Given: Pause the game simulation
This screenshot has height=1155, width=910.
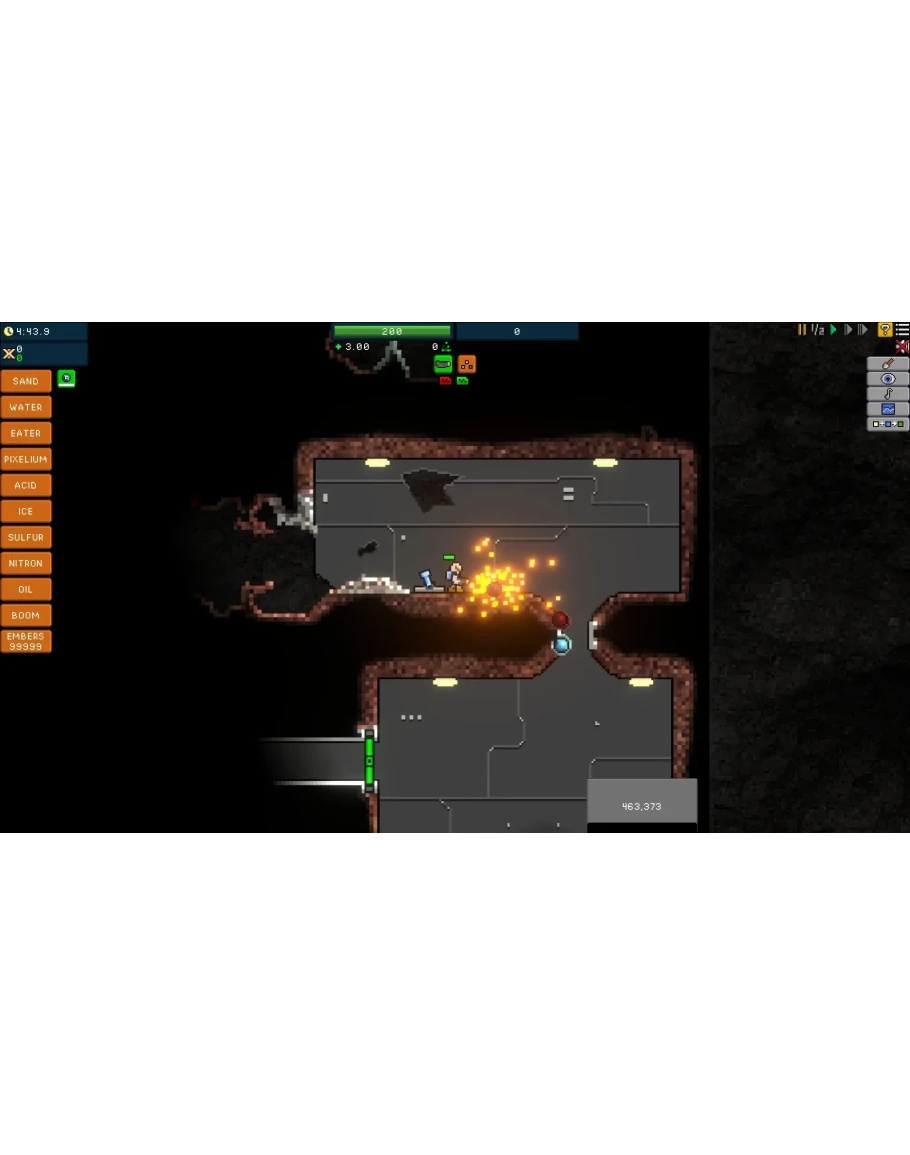Looking at the screenshot, I should point(801,330).
